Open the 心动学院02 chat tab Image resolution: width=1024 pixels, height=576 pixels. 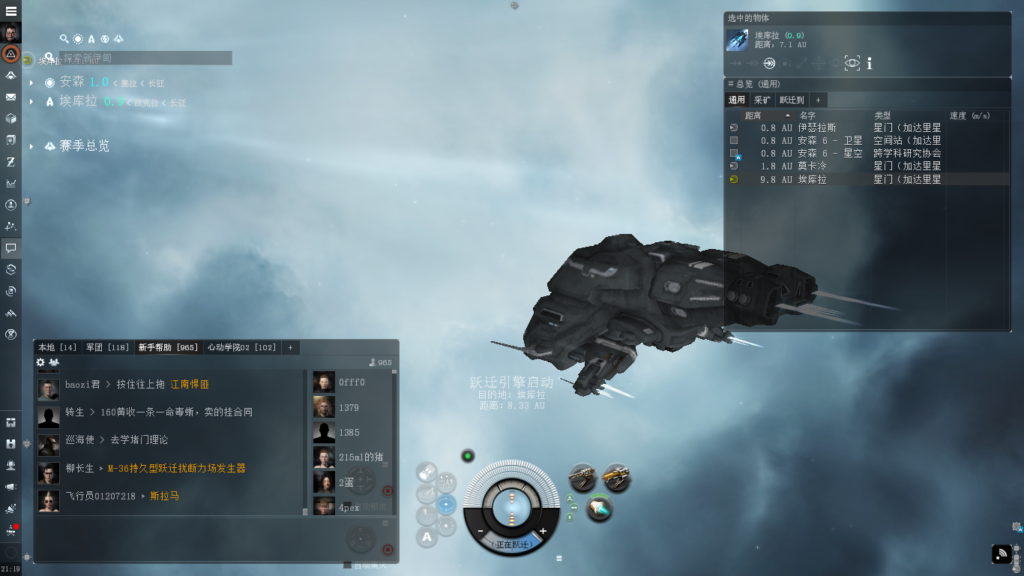[241, 347]
